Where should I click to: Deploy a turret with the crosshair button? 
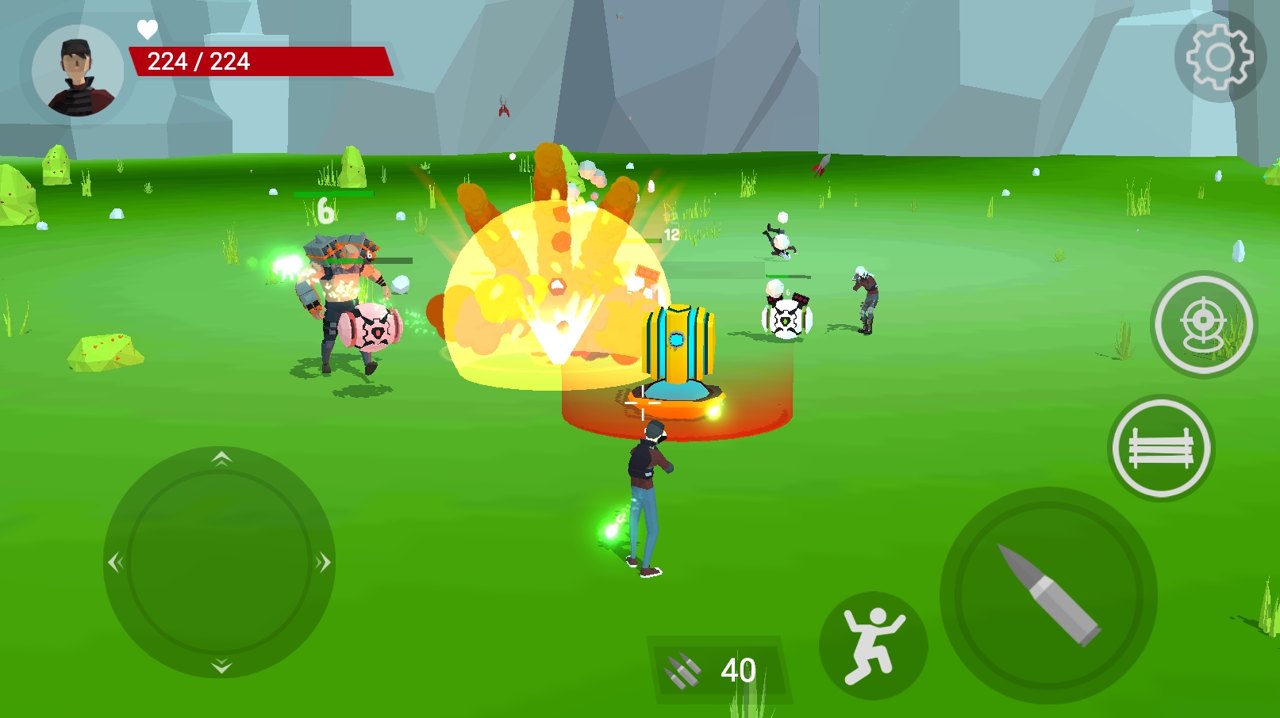1203,324
